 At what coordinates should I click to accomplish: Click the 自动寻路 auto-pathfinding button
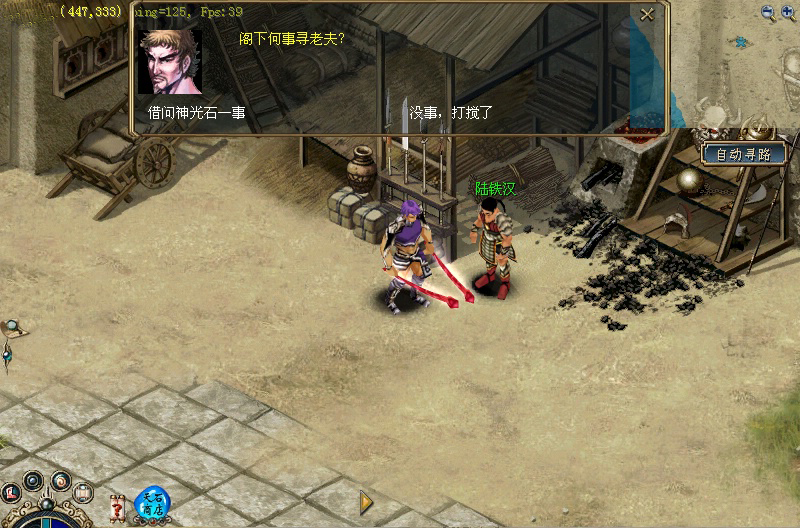tap(744, 154)
